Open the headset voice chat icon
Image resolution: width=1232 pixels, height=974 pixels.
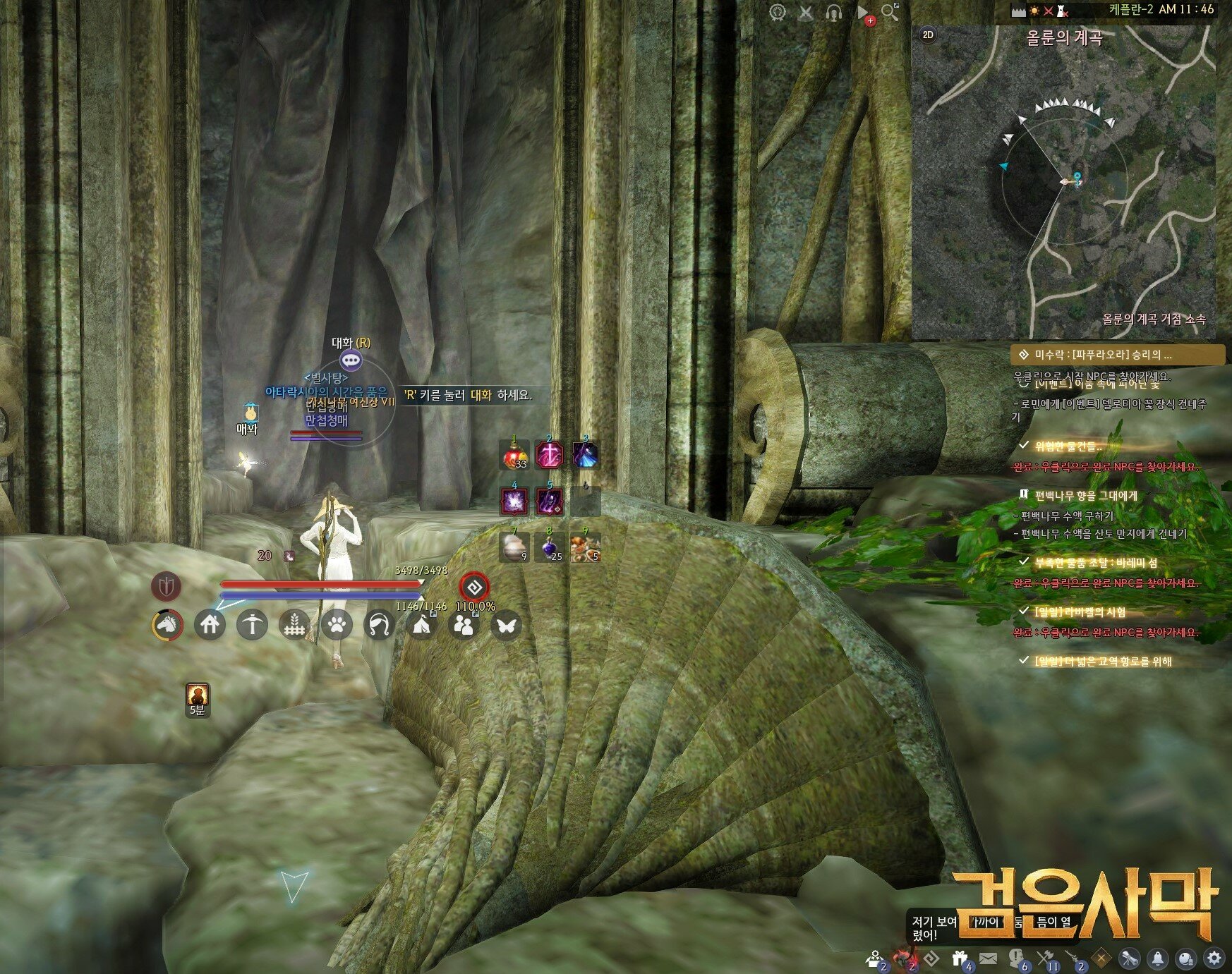point(833,12)
